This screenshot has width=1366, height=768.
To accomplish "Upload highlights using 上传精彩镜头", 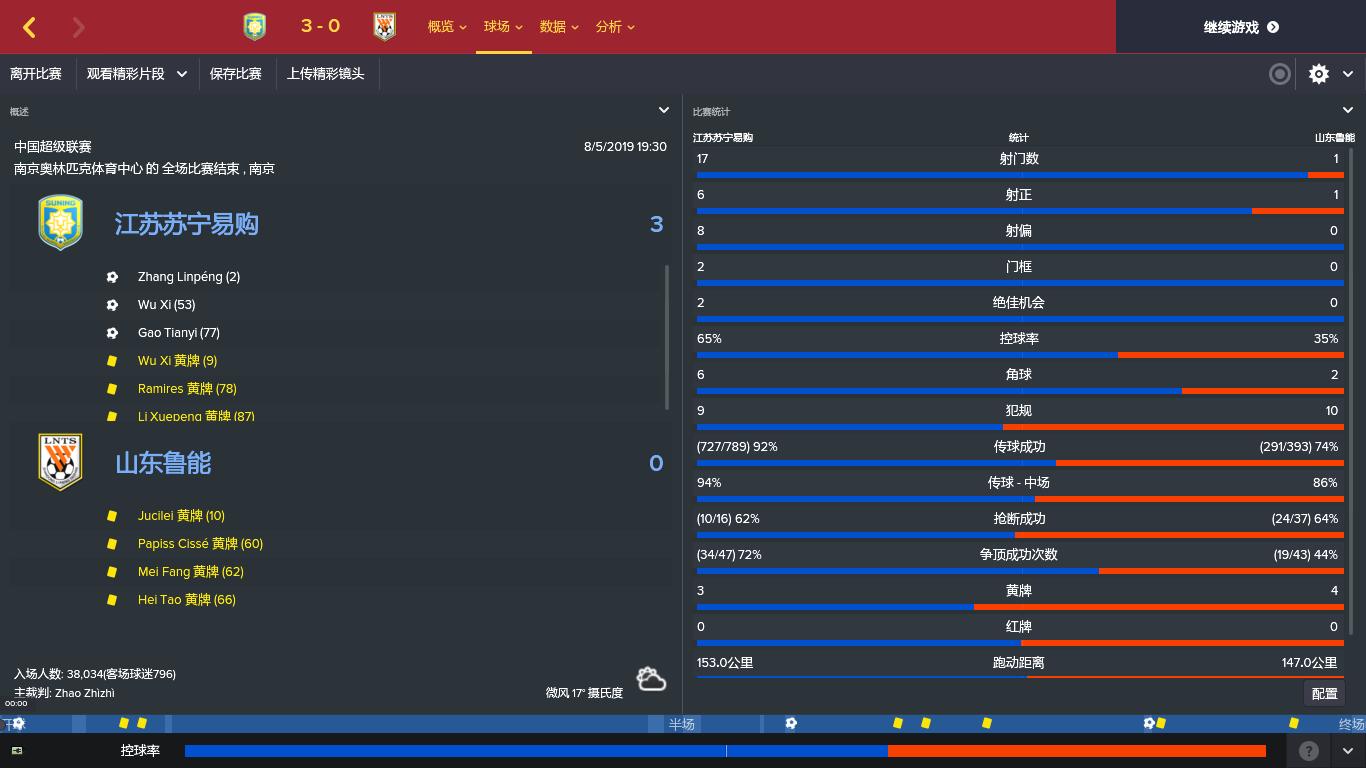I will point(326,74).
